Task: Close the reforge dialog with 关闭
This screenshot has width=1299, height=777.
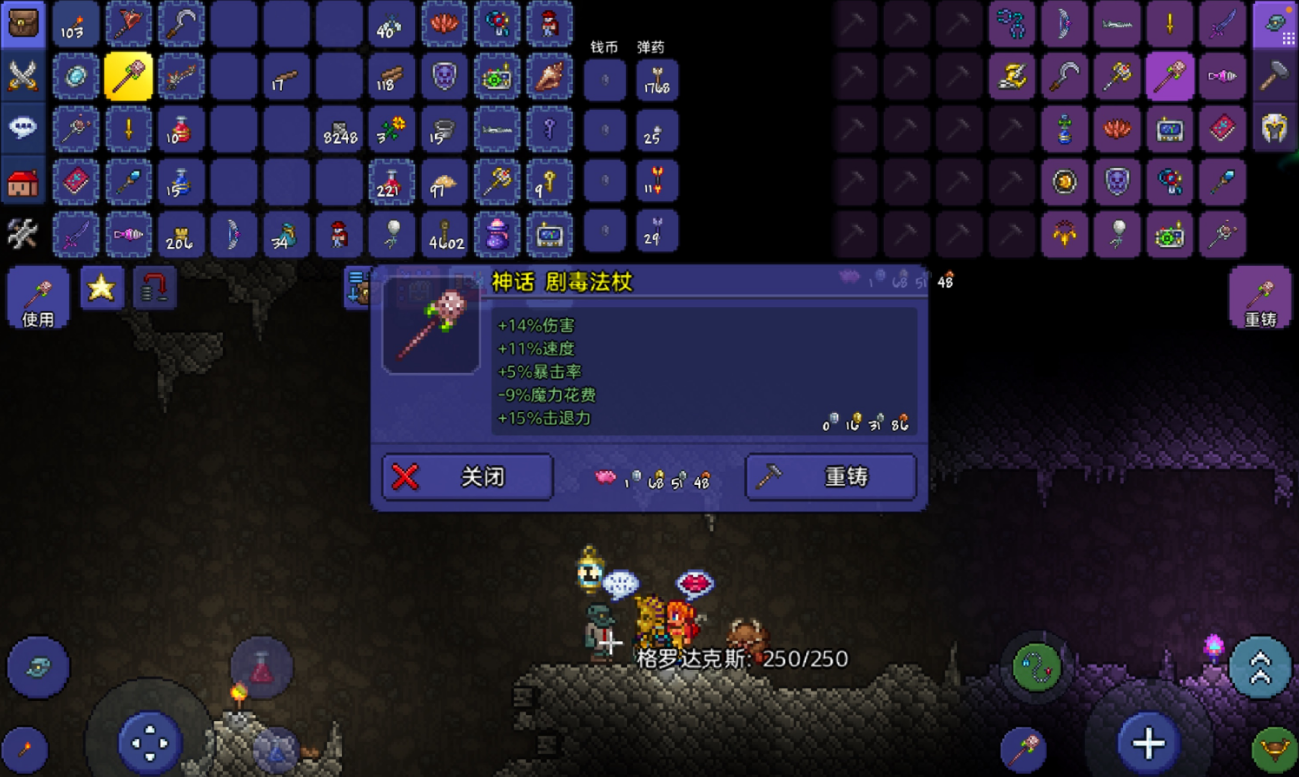Action: tap(467, 477)
